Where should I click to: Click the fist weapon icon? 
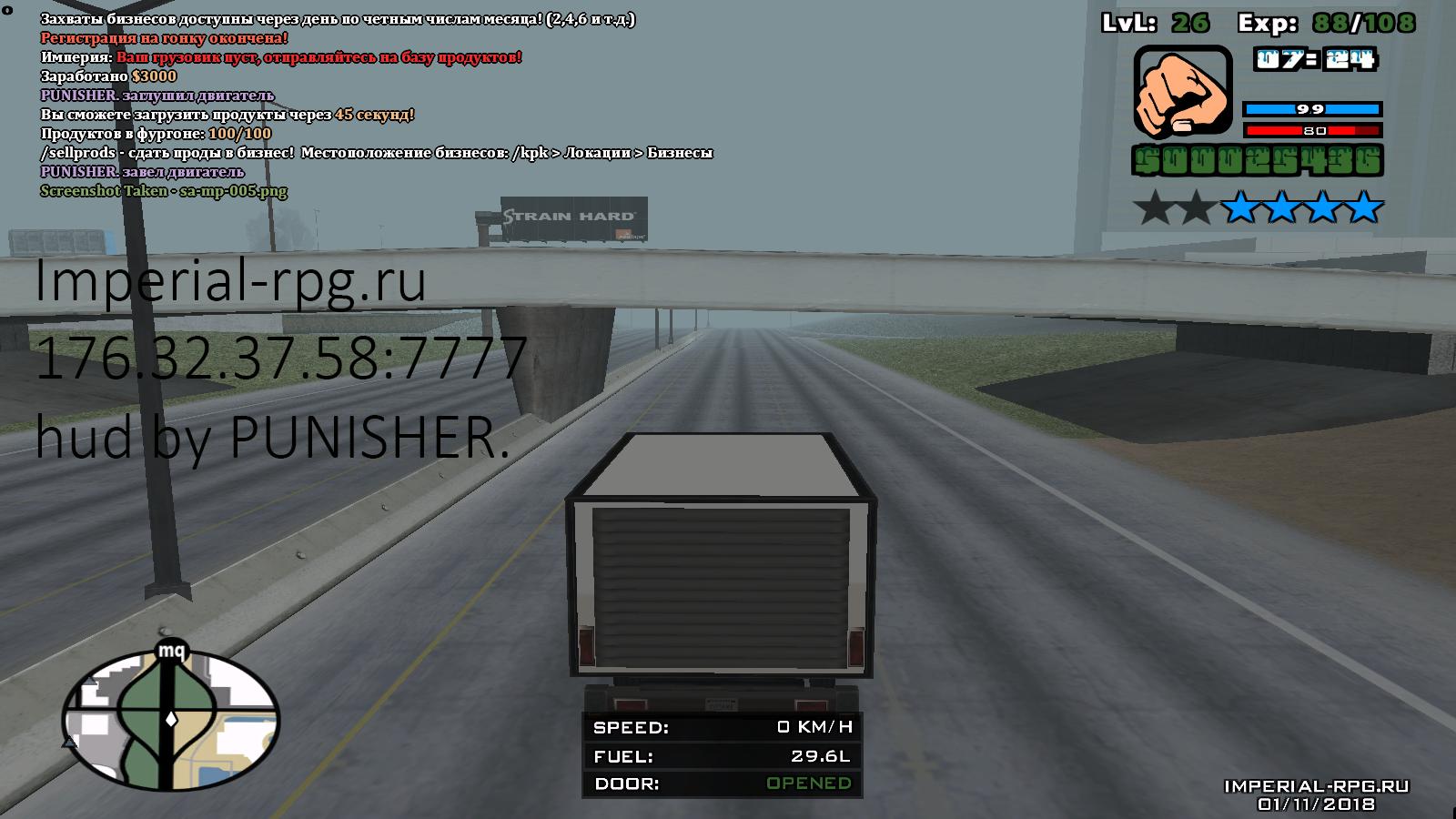[1181, 92]
